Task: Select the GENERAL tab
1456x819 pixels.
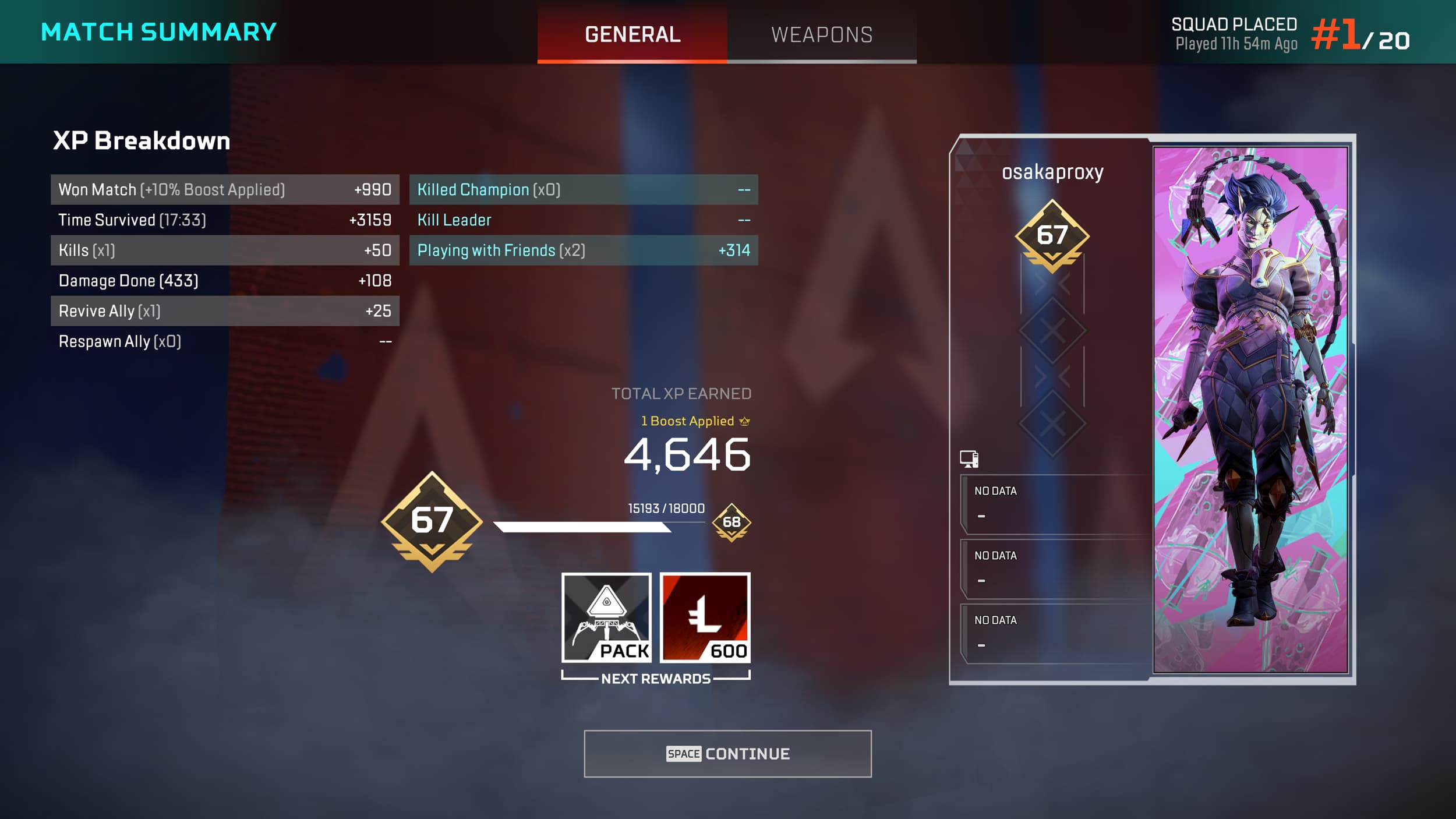Action: click(x=632, y=35)
